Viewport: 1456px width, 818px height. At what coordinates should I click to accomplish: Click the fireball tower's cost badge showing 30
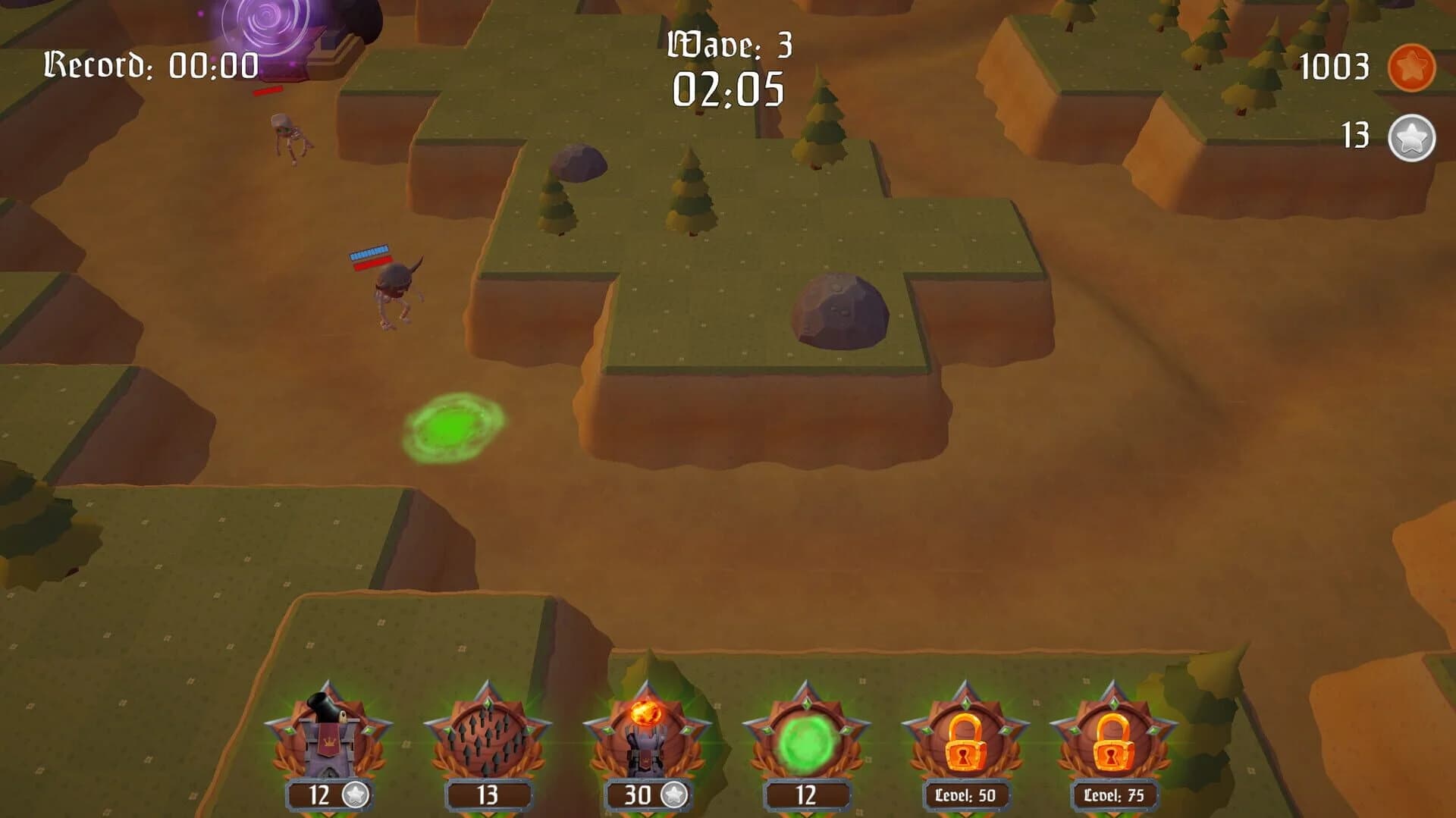(x=639, y=795)
